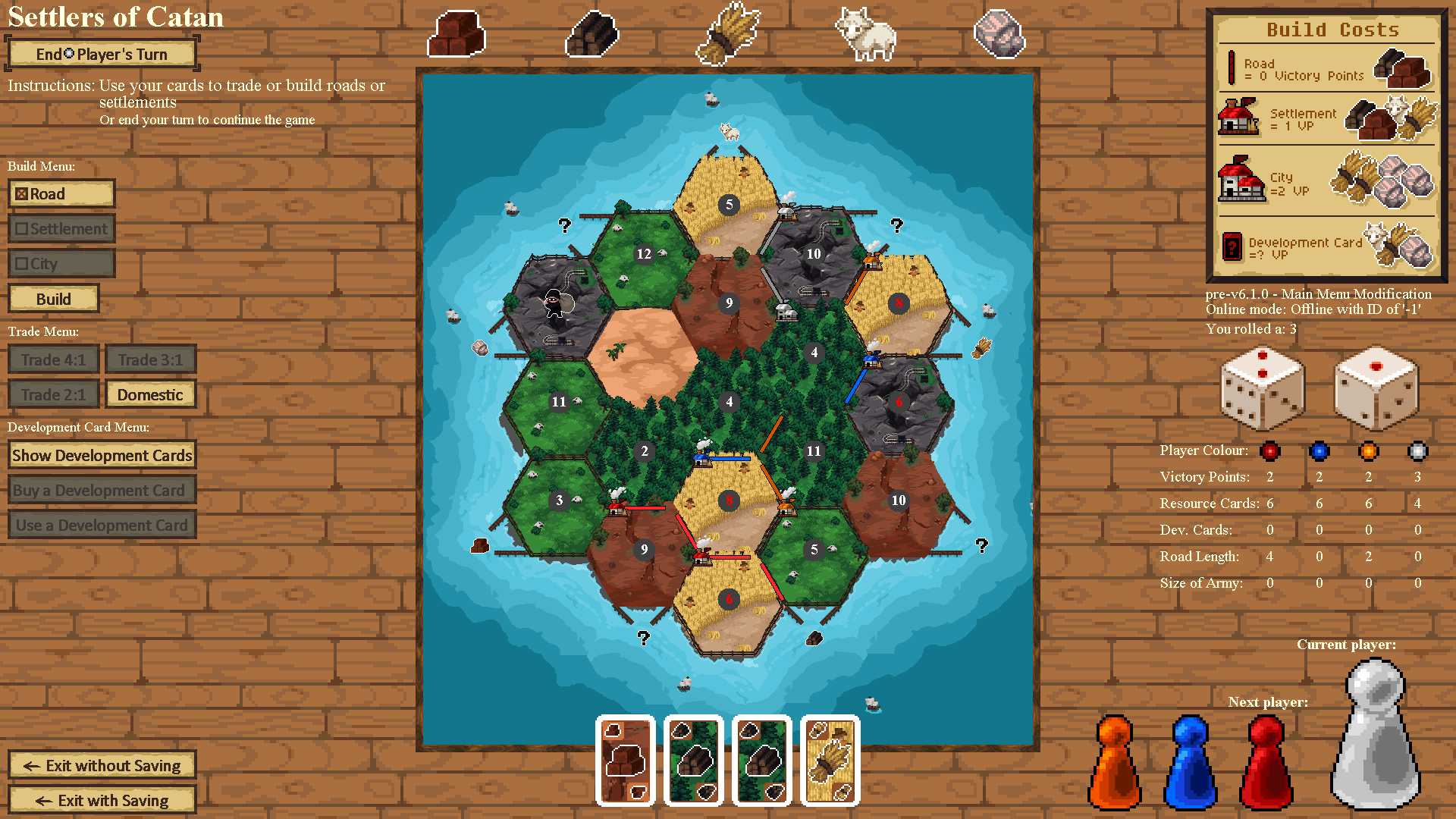Make a Trade 4:1 exchange
The width and height of the screenshot is (1456, 819).
click(x=54, y=360)
